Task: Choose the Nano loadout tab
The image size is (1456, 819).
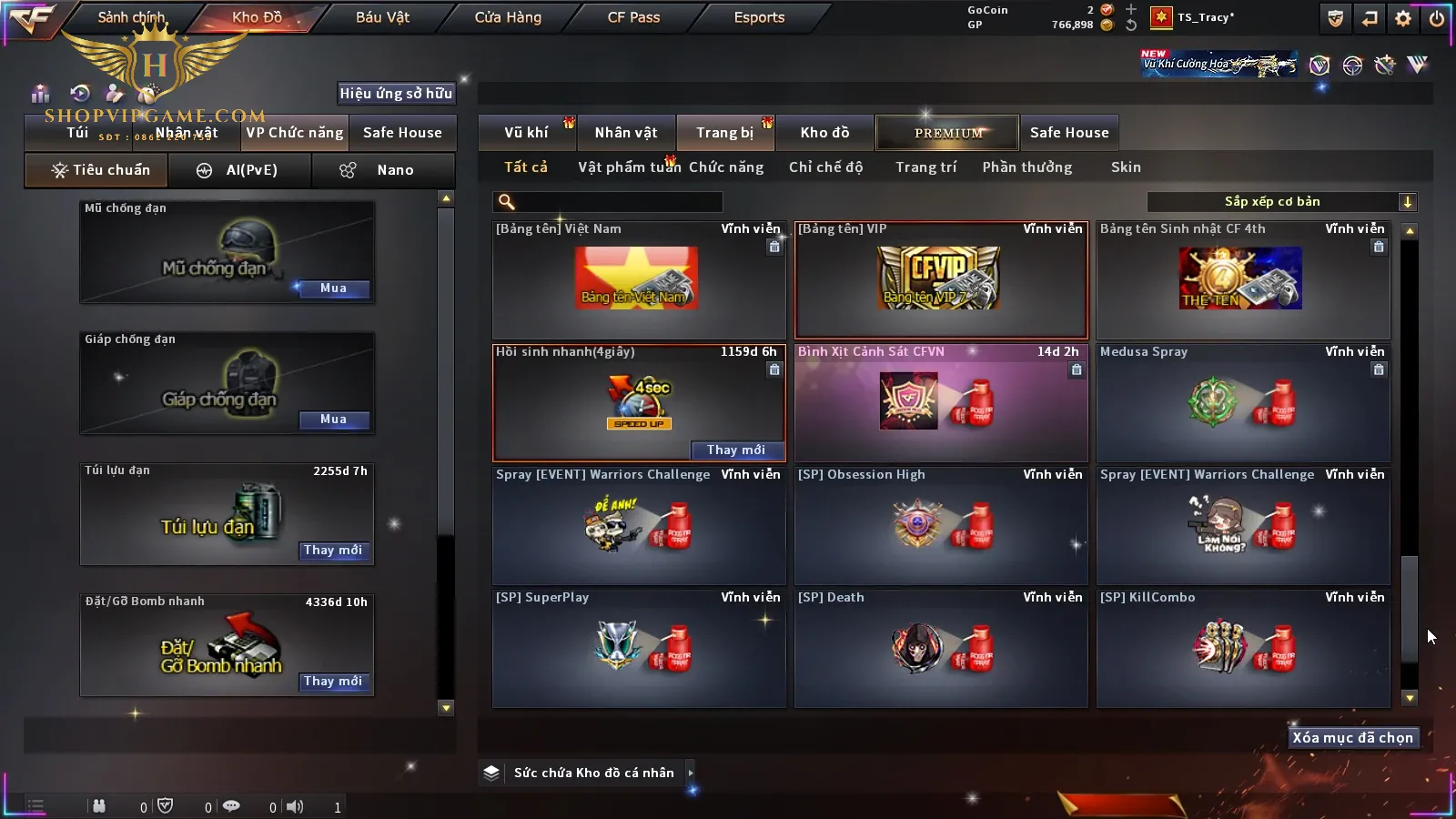Action: pyautogui.click(x=383, y=170)
